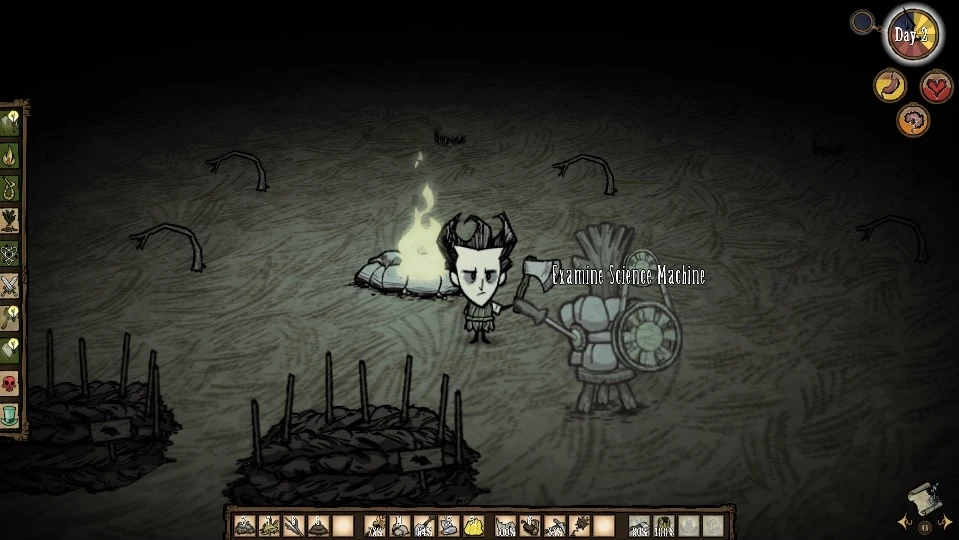This screenshot has height=540, width=959.
Task: Pause the game with the pause button
Action: pyautogui.click(x=925, y=527)
